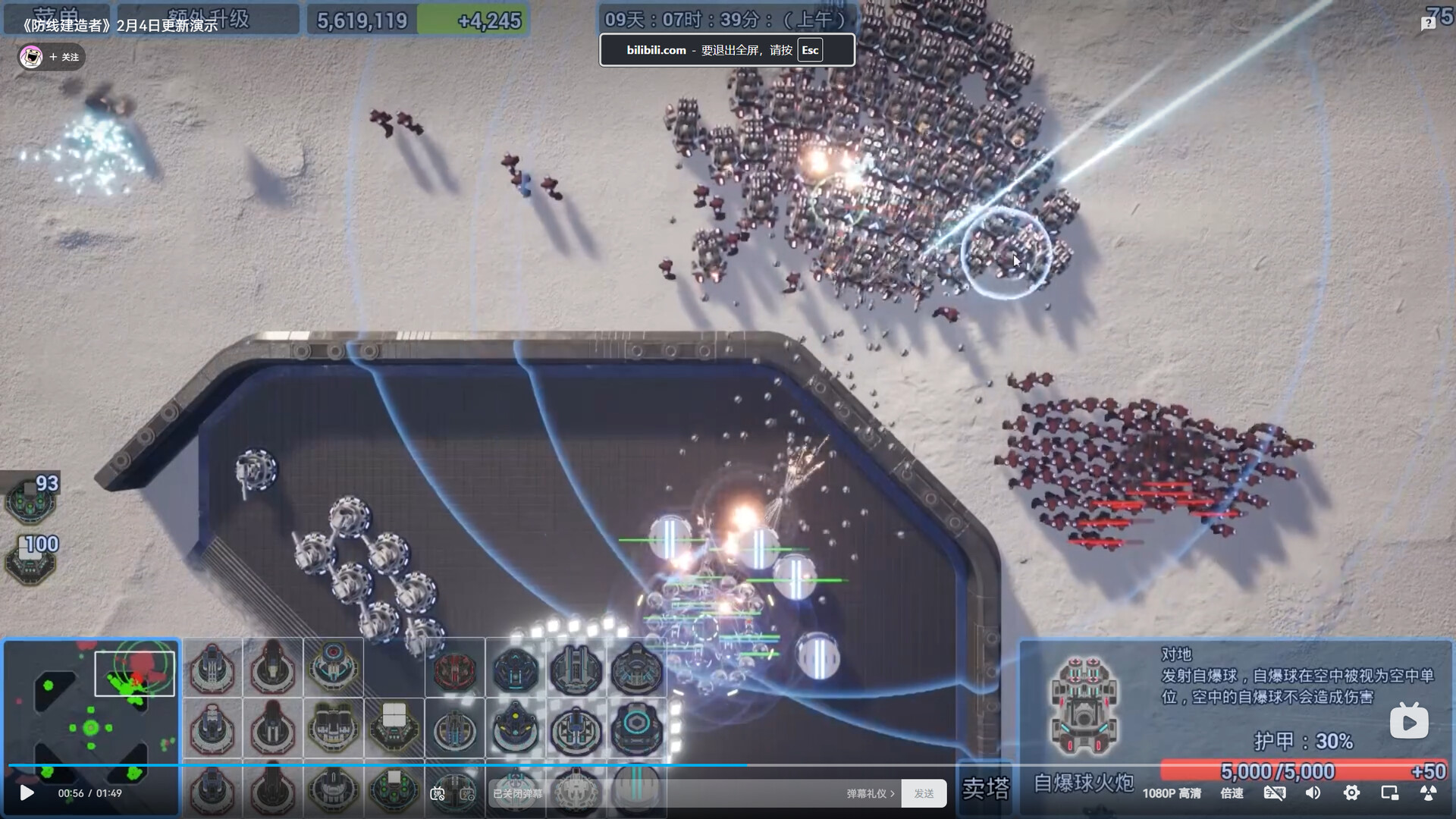Open the danmaku settings gear icon
Screen dimensions: 1456x819
pos(466,794)
